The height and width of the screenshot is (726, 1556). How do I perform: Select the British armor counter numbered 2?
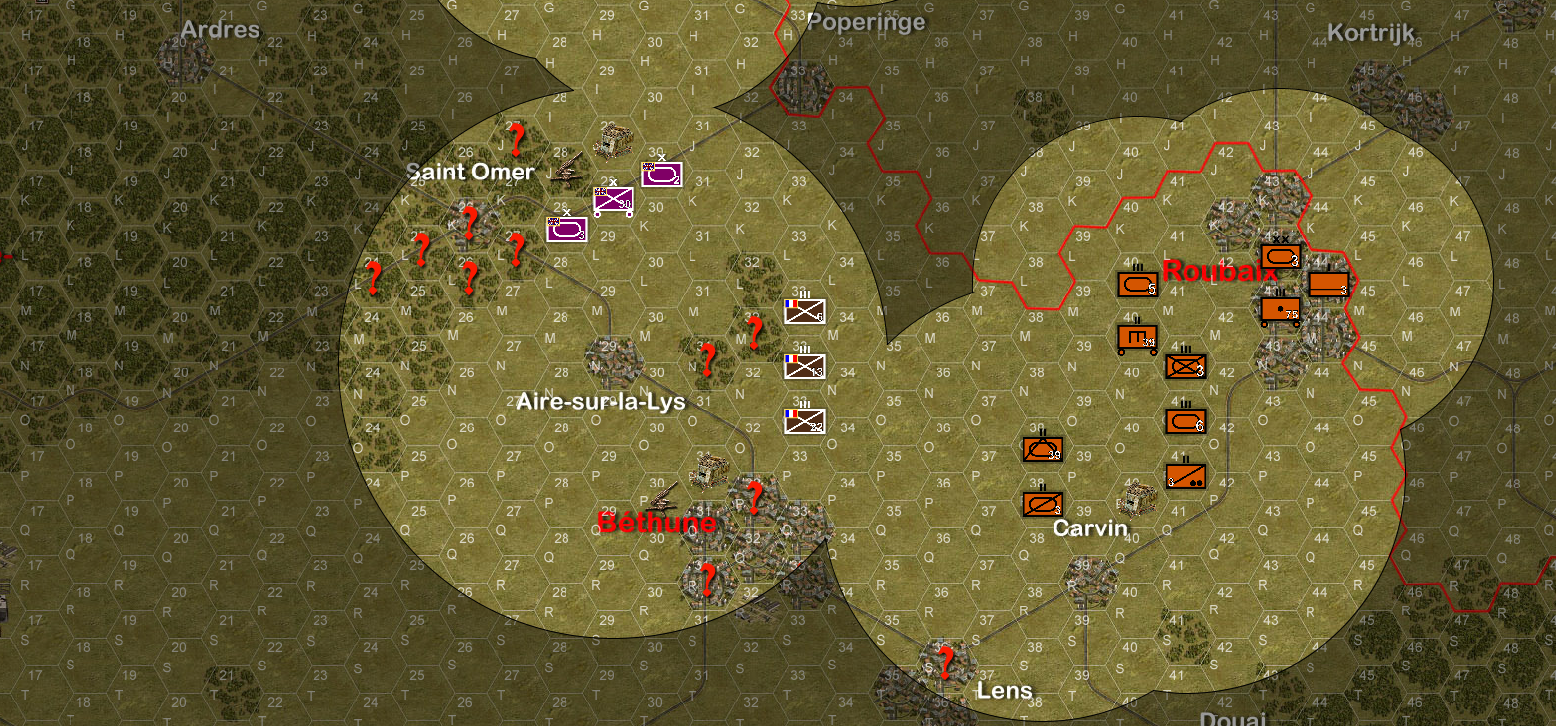pos(661,175)
